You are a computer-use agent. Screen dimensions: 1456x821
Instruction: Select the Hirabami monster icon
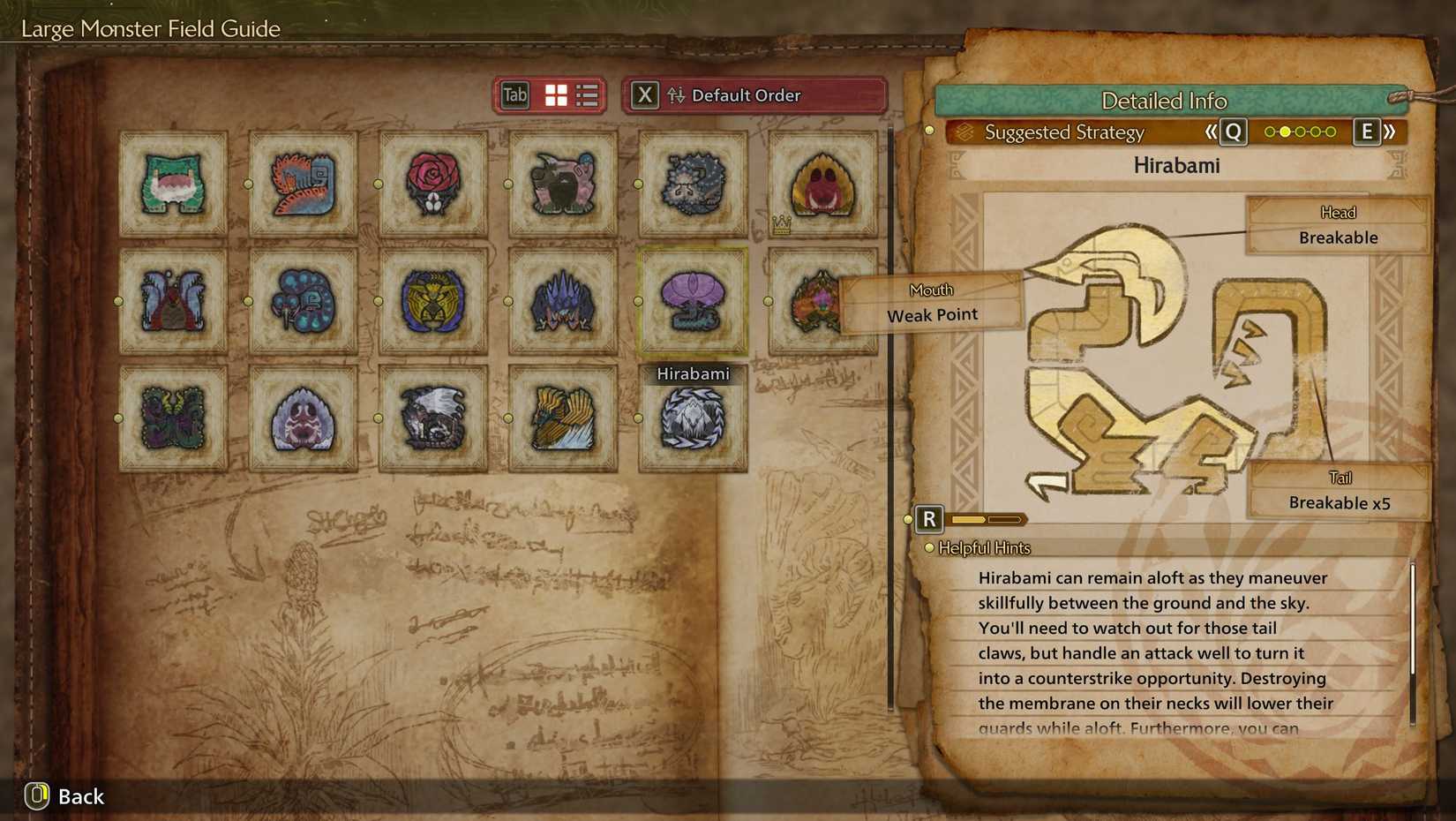coord(692,300)
